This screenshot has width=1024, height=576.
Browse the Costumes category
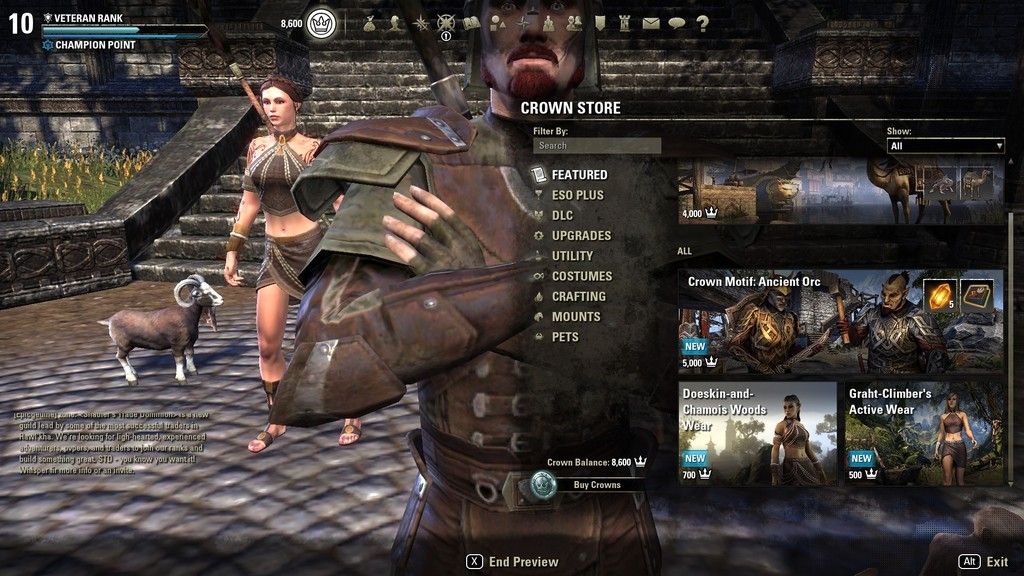581,276
